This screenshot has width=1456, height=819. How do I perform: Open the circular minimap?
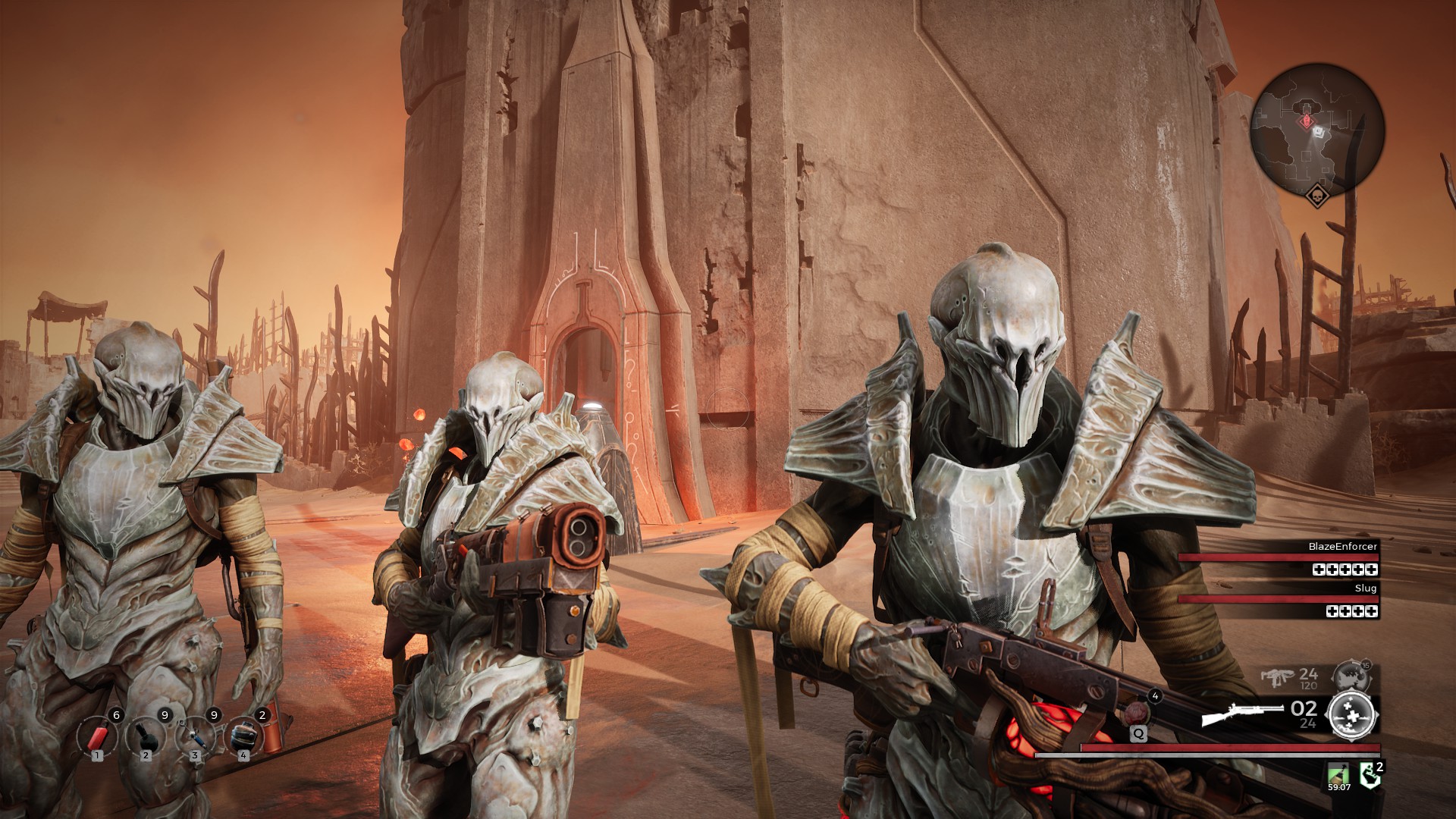coord(1317,130)
